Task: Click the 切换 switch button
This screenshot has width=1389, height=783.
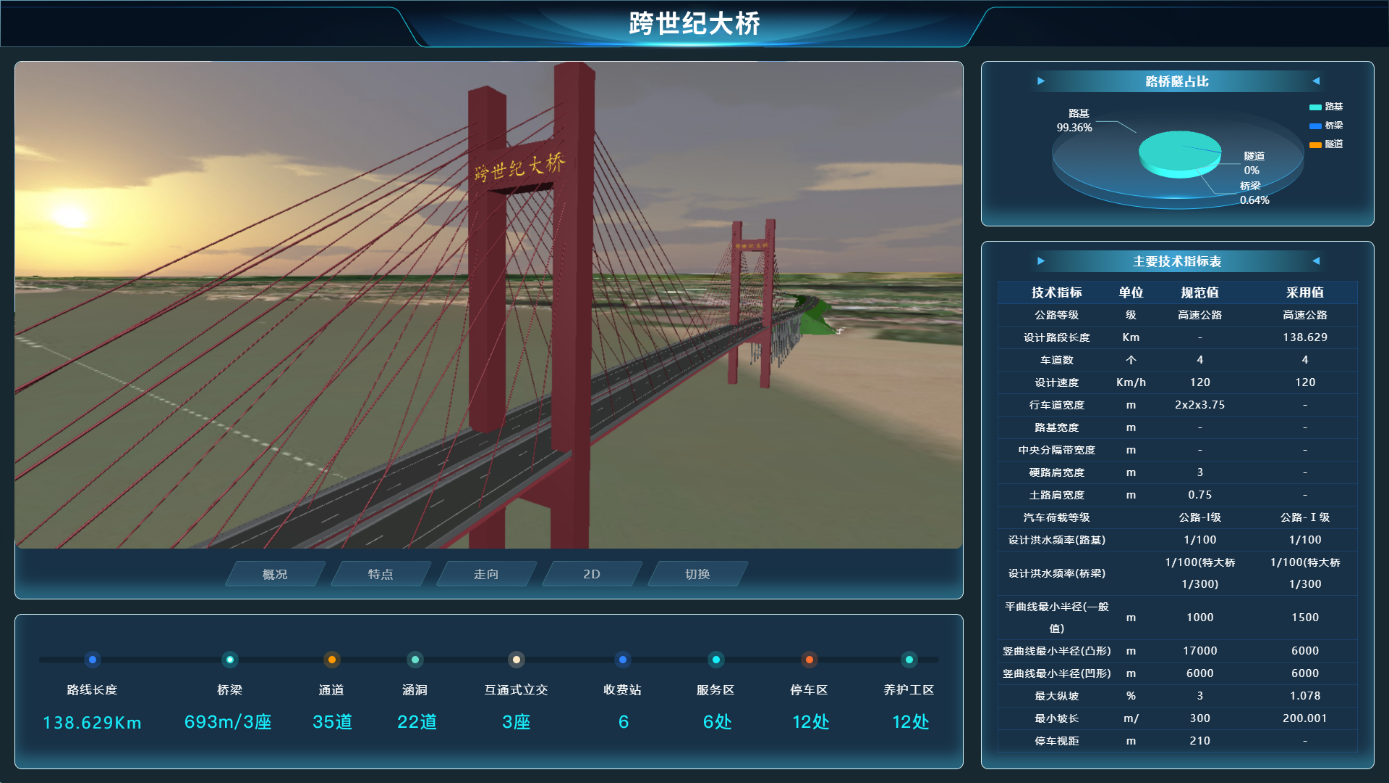Action: (x=697, y=574)
